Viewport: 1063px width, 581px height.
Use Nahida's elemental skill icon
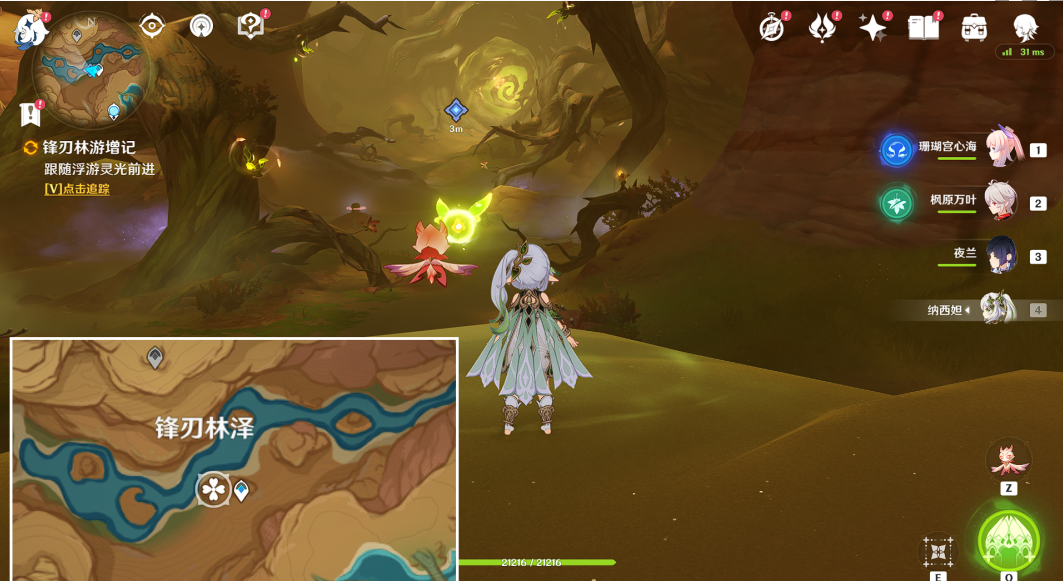pos(938,551)
